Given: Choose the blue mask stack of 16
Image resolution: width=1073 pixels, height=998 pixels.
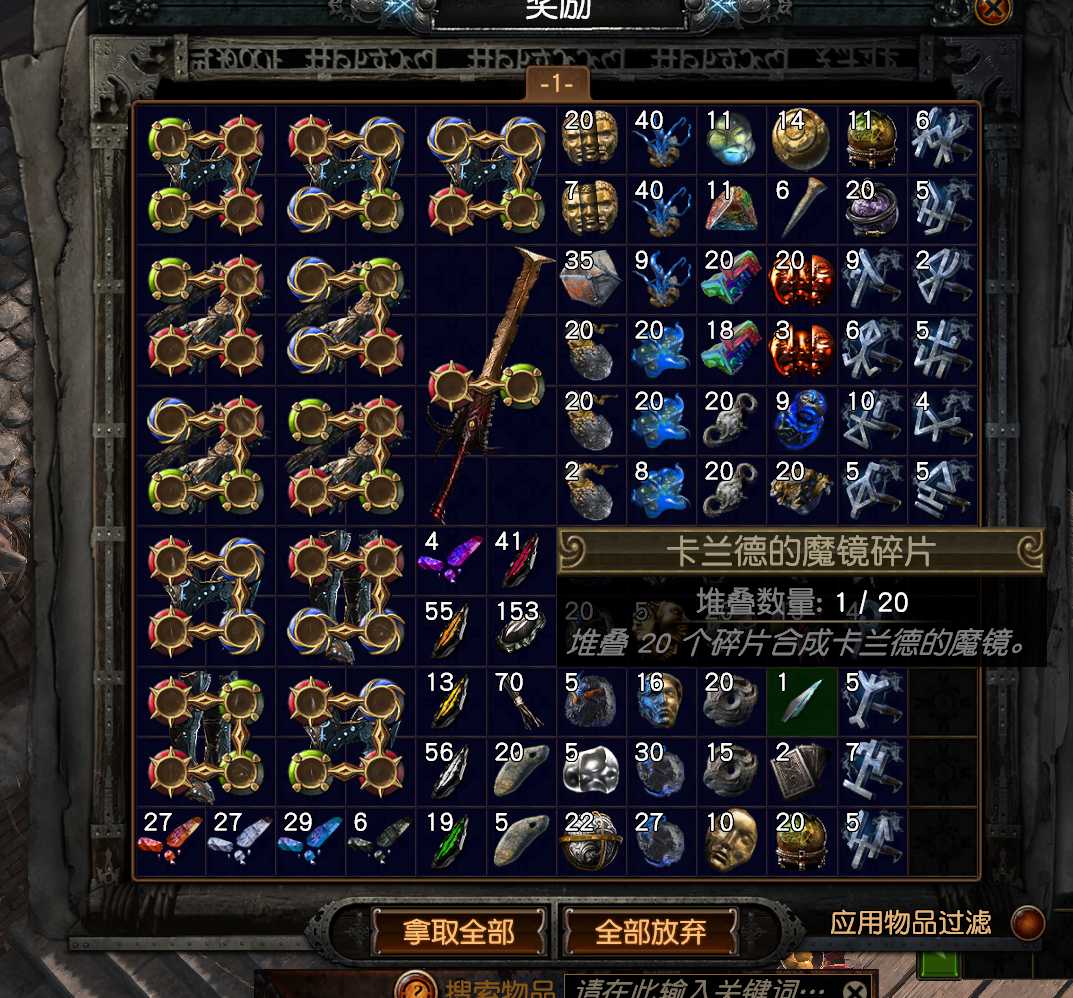Looking at the screenshot, I should pyautogui.click(x=661, y=701).
